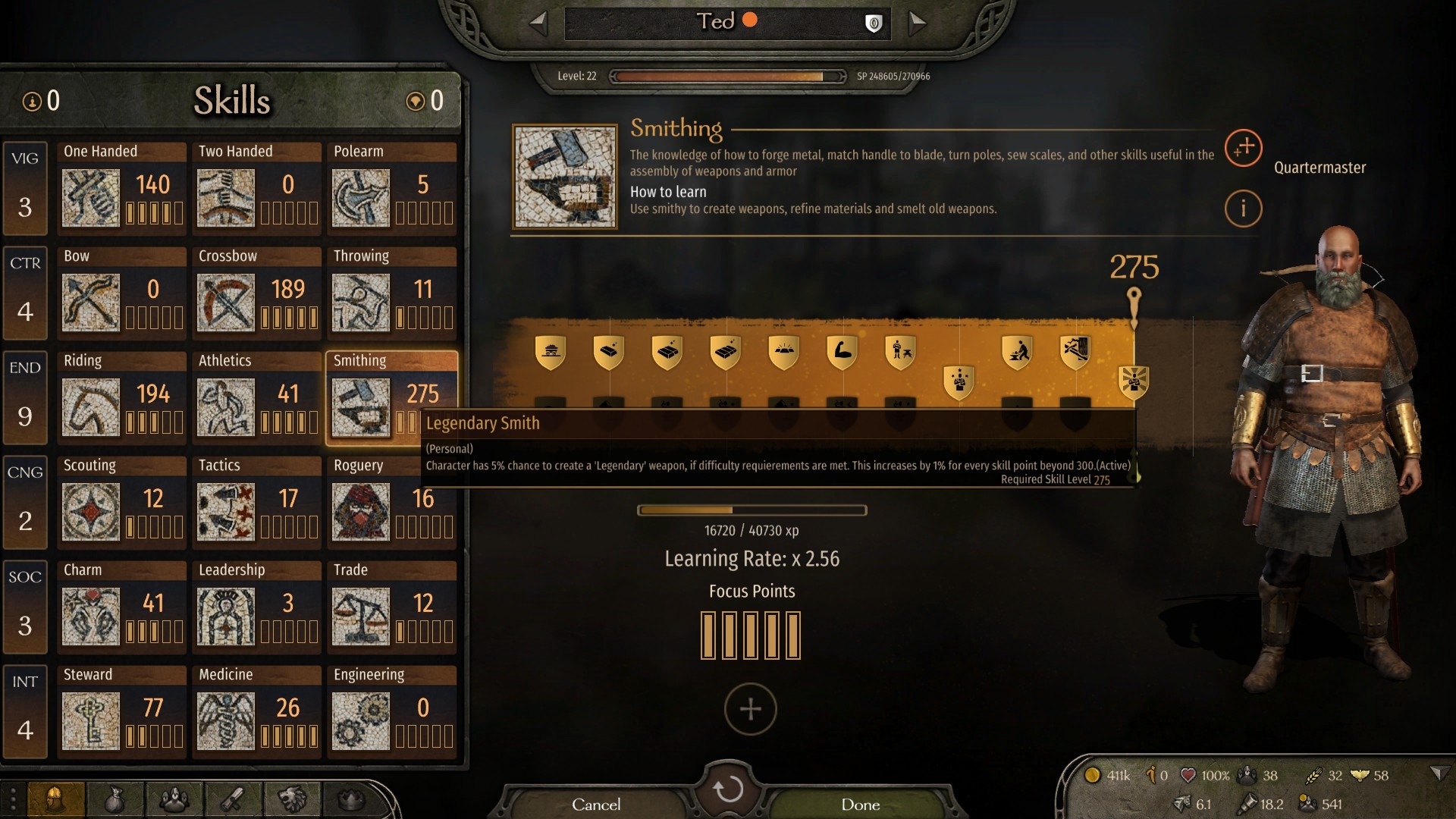The width and height of the screenshot is (1456, 819).
Task: Select the Legendary Smith perk
Action: coord(1134,381)
